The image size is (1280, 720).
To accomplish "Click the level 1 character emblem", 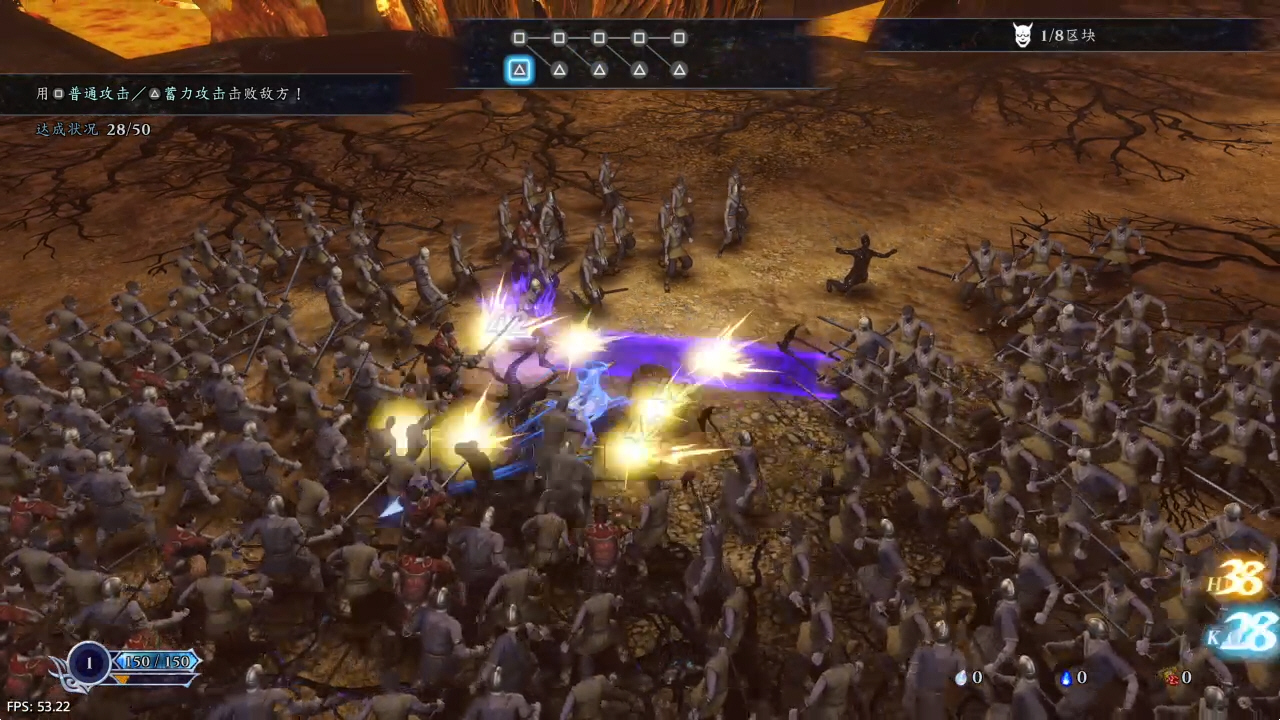I will point(89,663).
